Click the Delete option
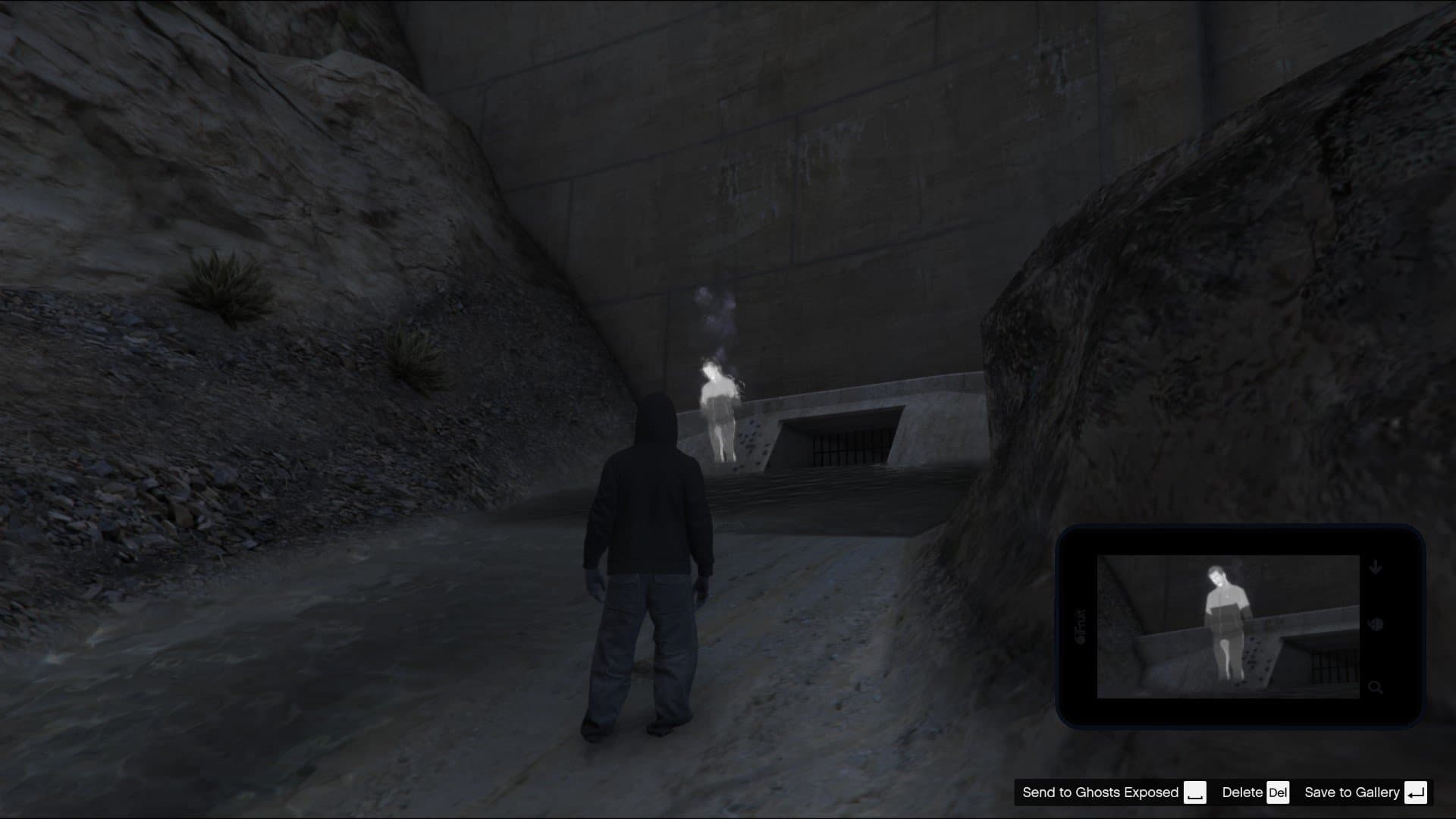This screenshot has width=1456, height=819. coord(1242,792)
